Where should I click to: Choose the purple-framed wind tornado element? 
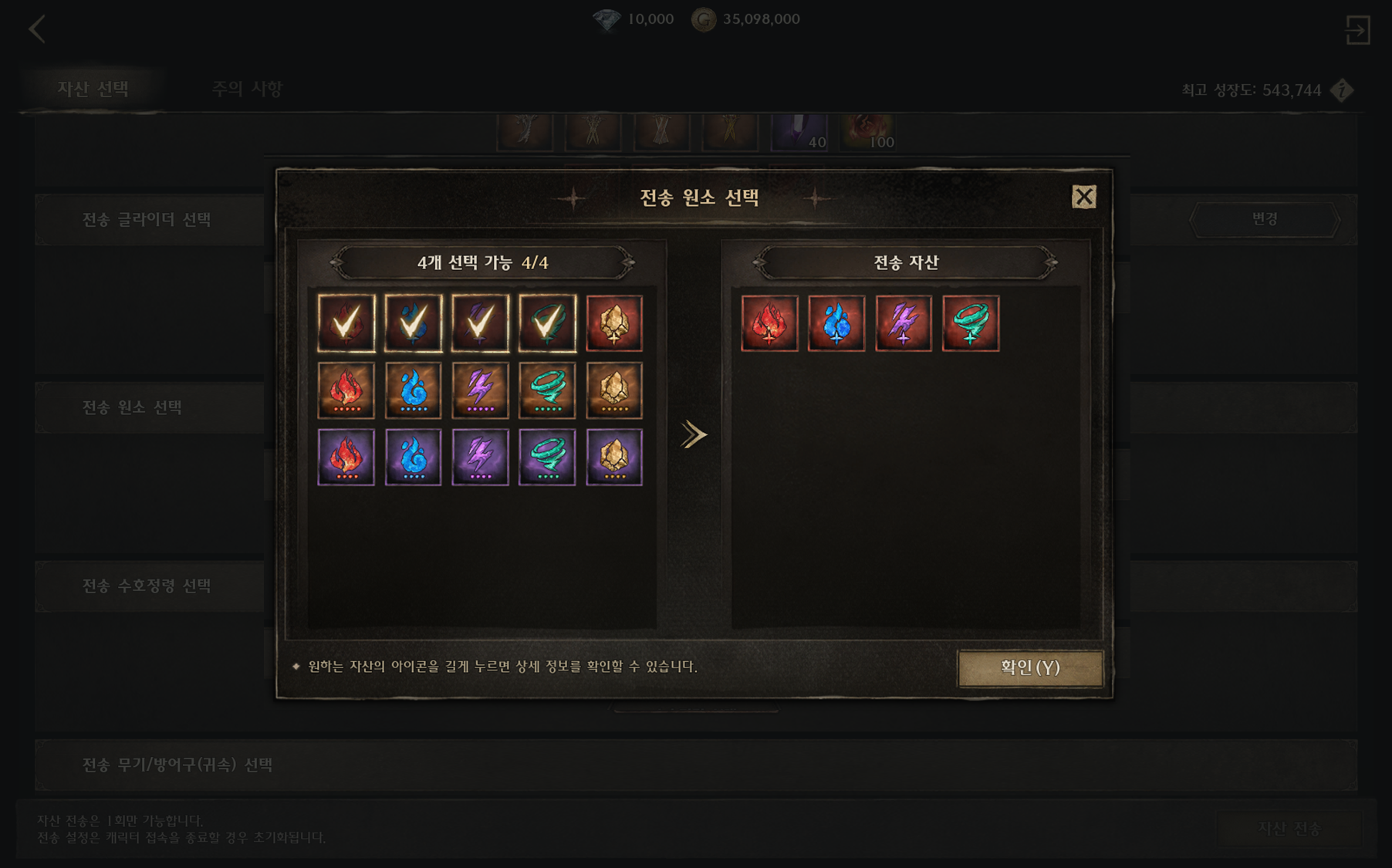(547, 458)
